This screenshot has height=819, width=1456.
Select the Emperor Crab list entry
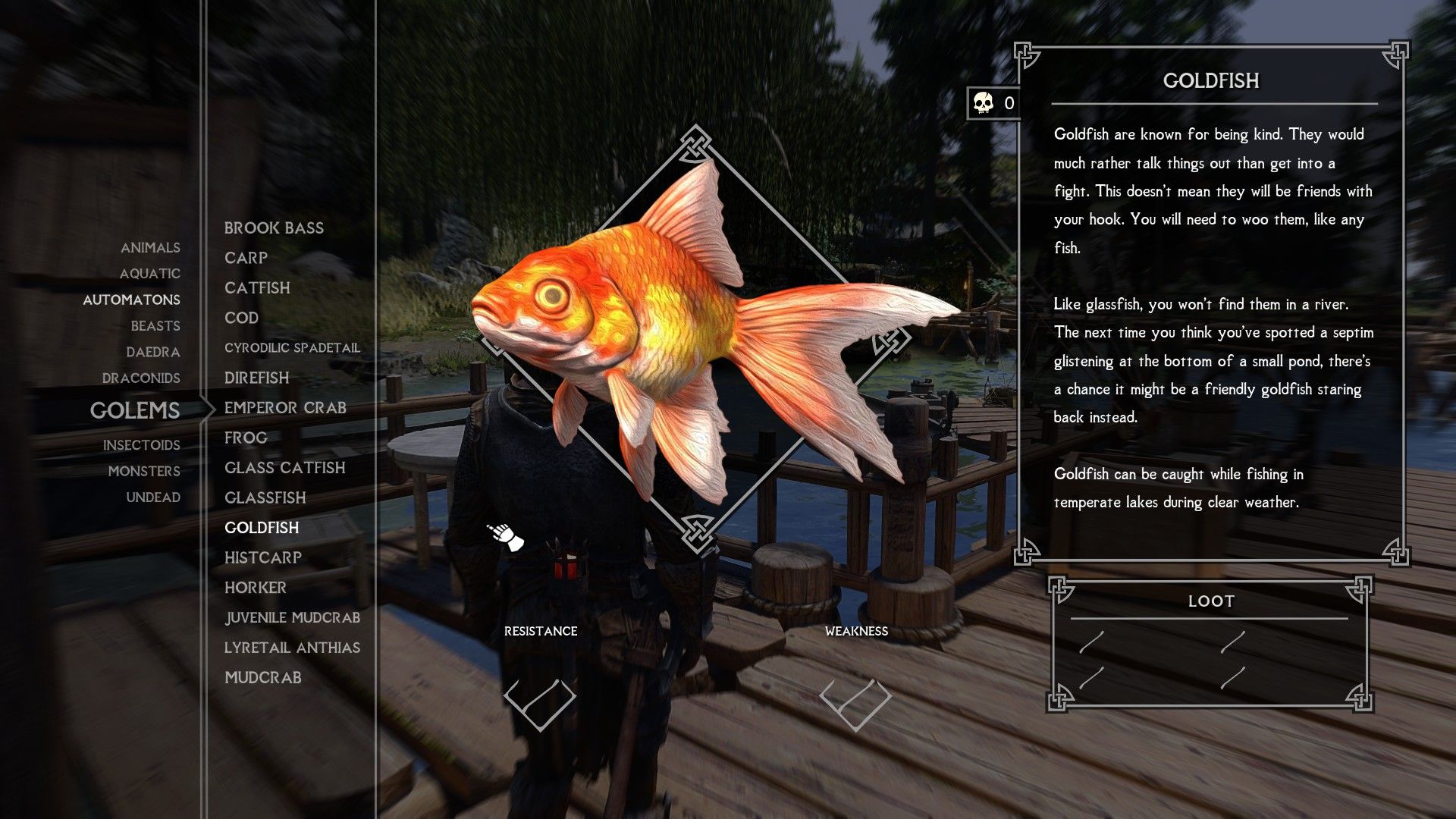coord(284,407)
